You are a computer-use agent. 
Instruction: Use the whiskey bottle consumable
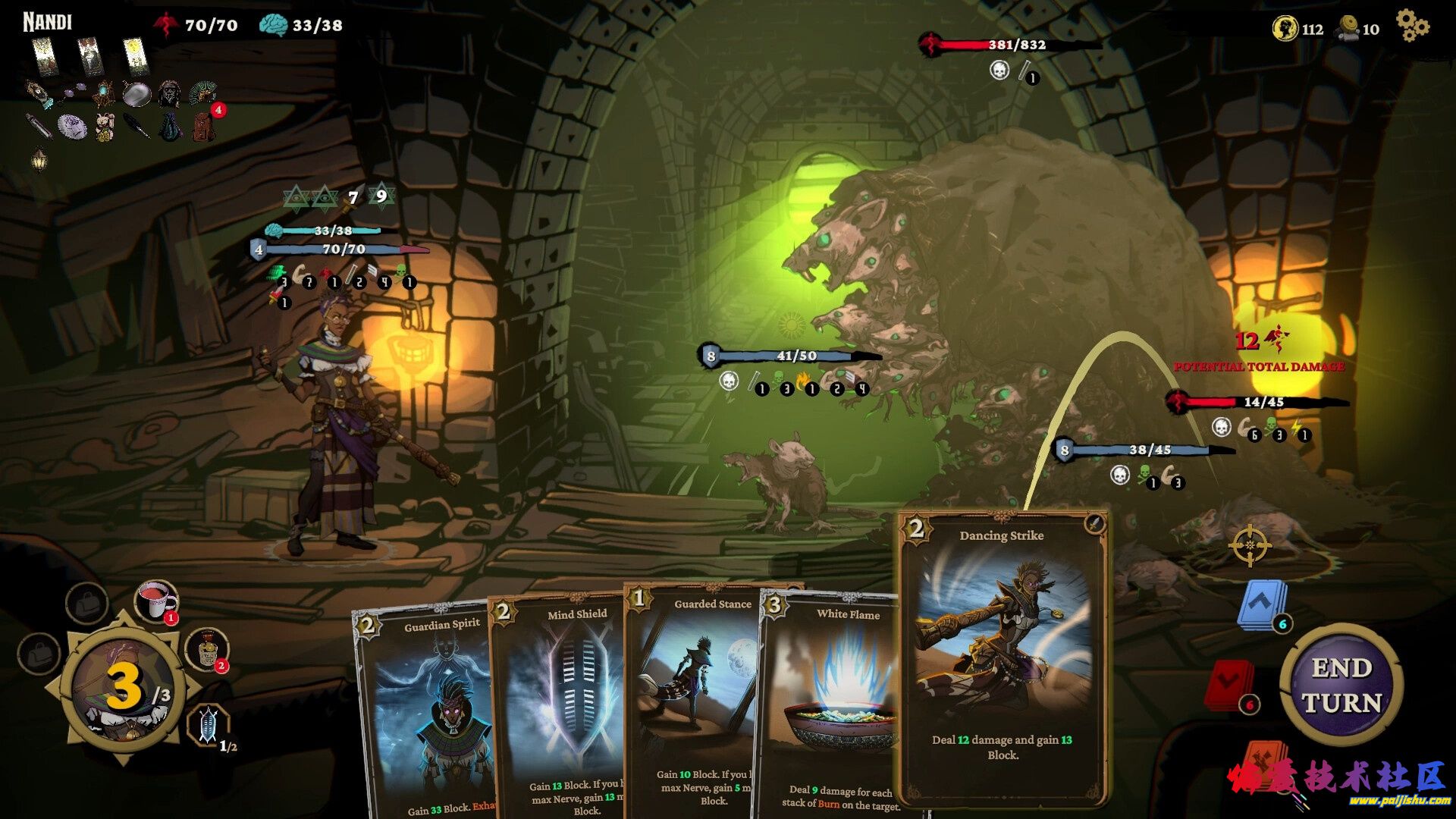(x=205, y=649)
